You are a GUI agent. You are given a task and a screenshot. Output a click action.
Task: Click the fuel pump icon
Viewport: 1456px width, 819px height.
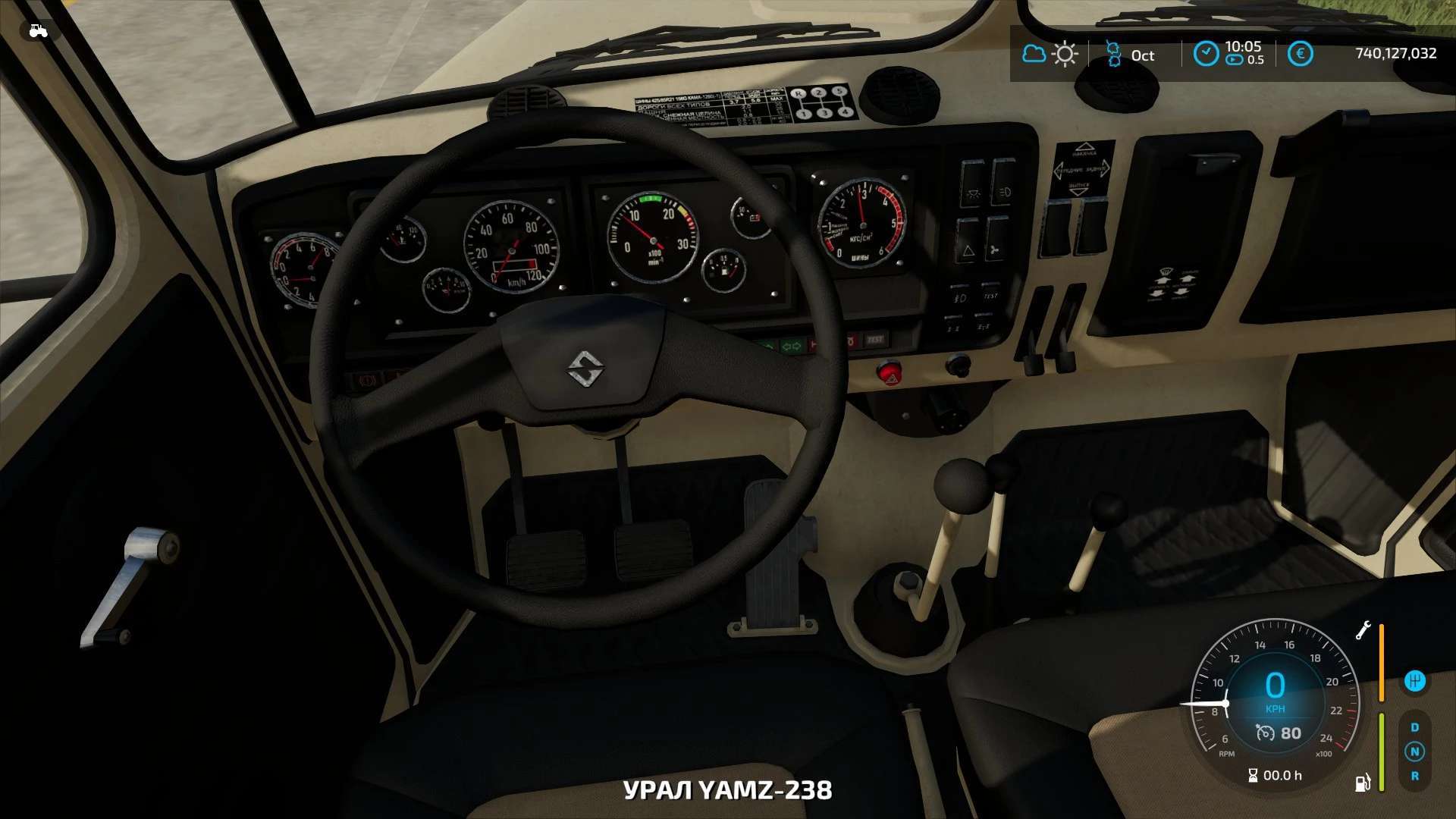1362,782
